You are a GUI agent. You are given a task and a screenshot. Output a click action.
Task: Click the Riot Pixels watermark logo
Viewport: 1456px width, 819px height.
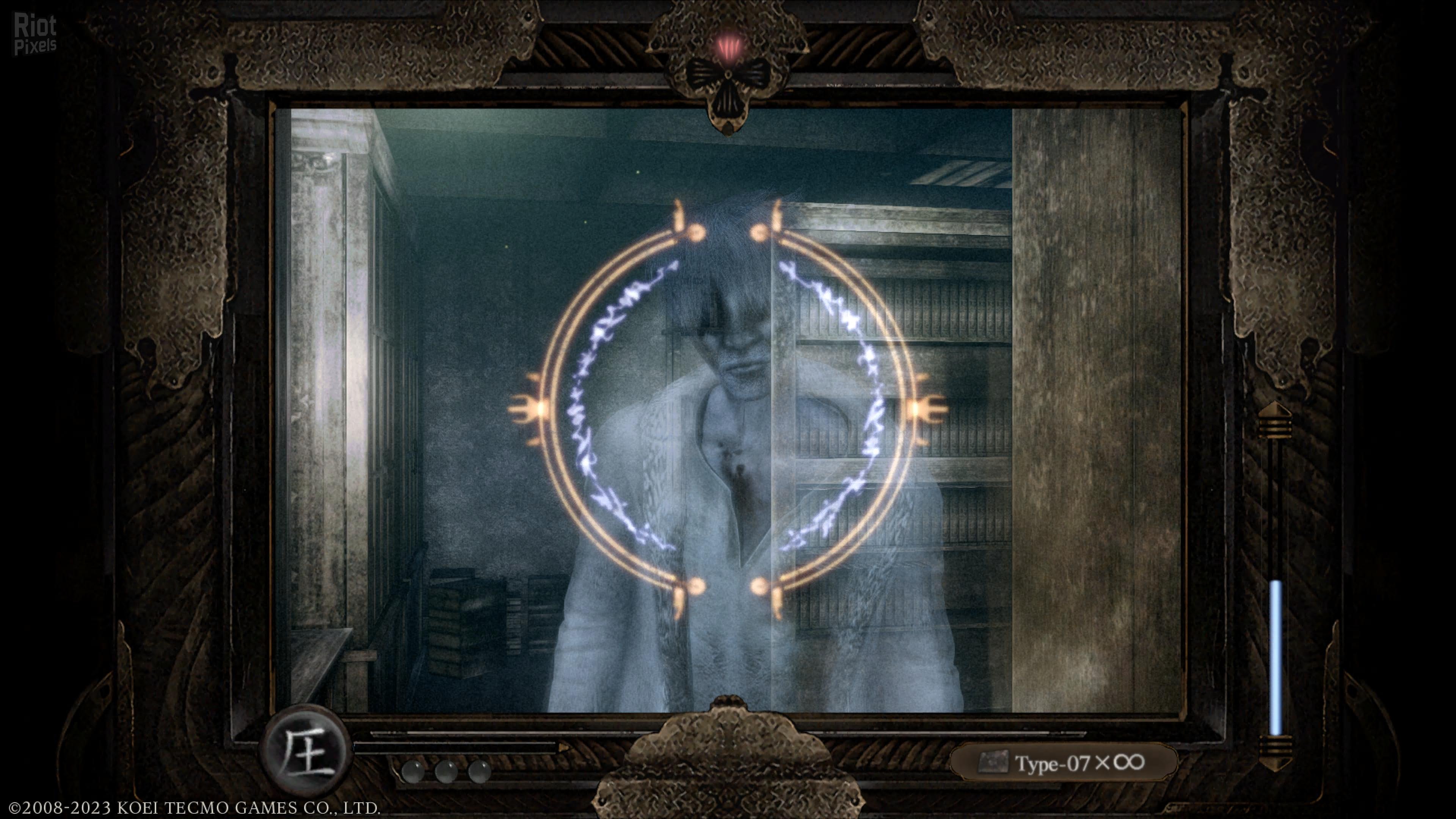35,35
